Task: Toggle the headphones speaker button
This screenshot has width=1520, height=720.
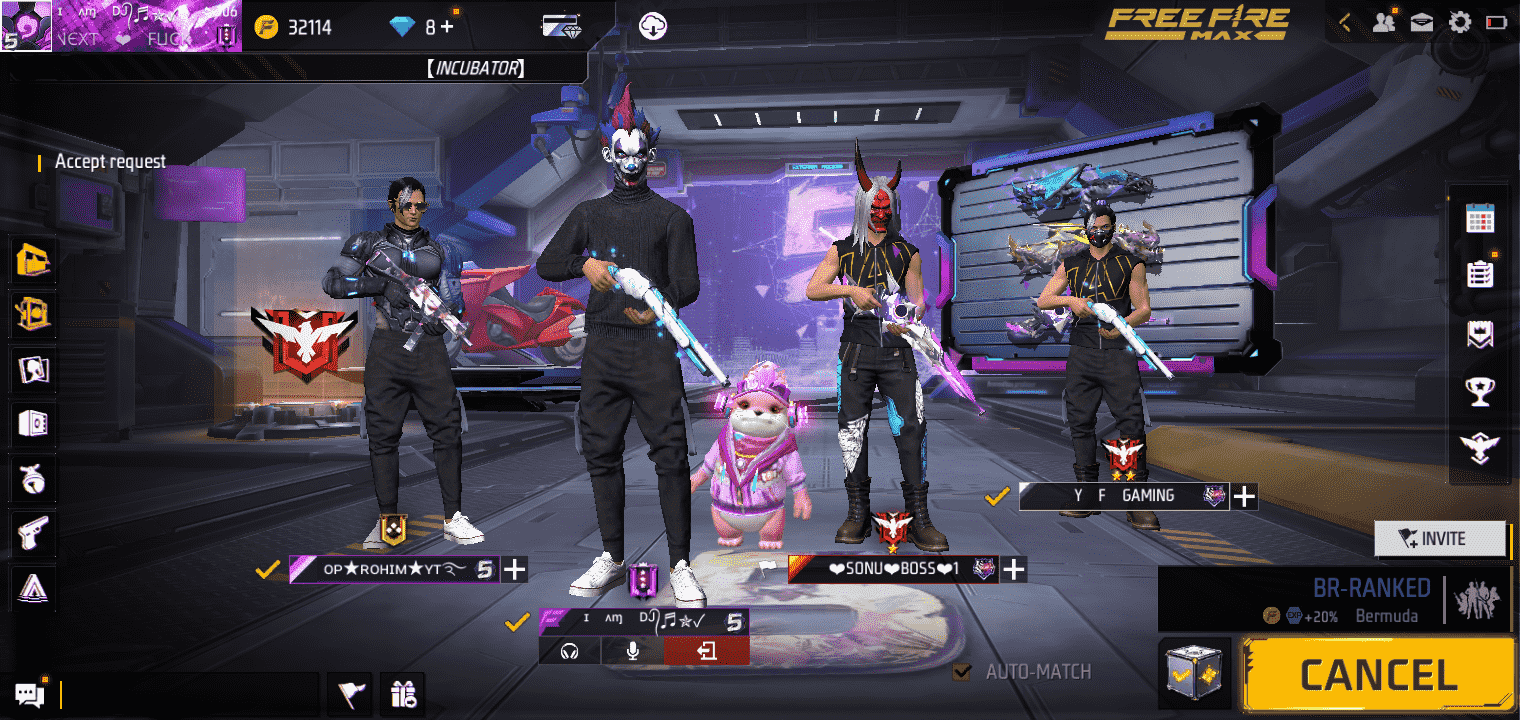Action: (x=570, y=651)
